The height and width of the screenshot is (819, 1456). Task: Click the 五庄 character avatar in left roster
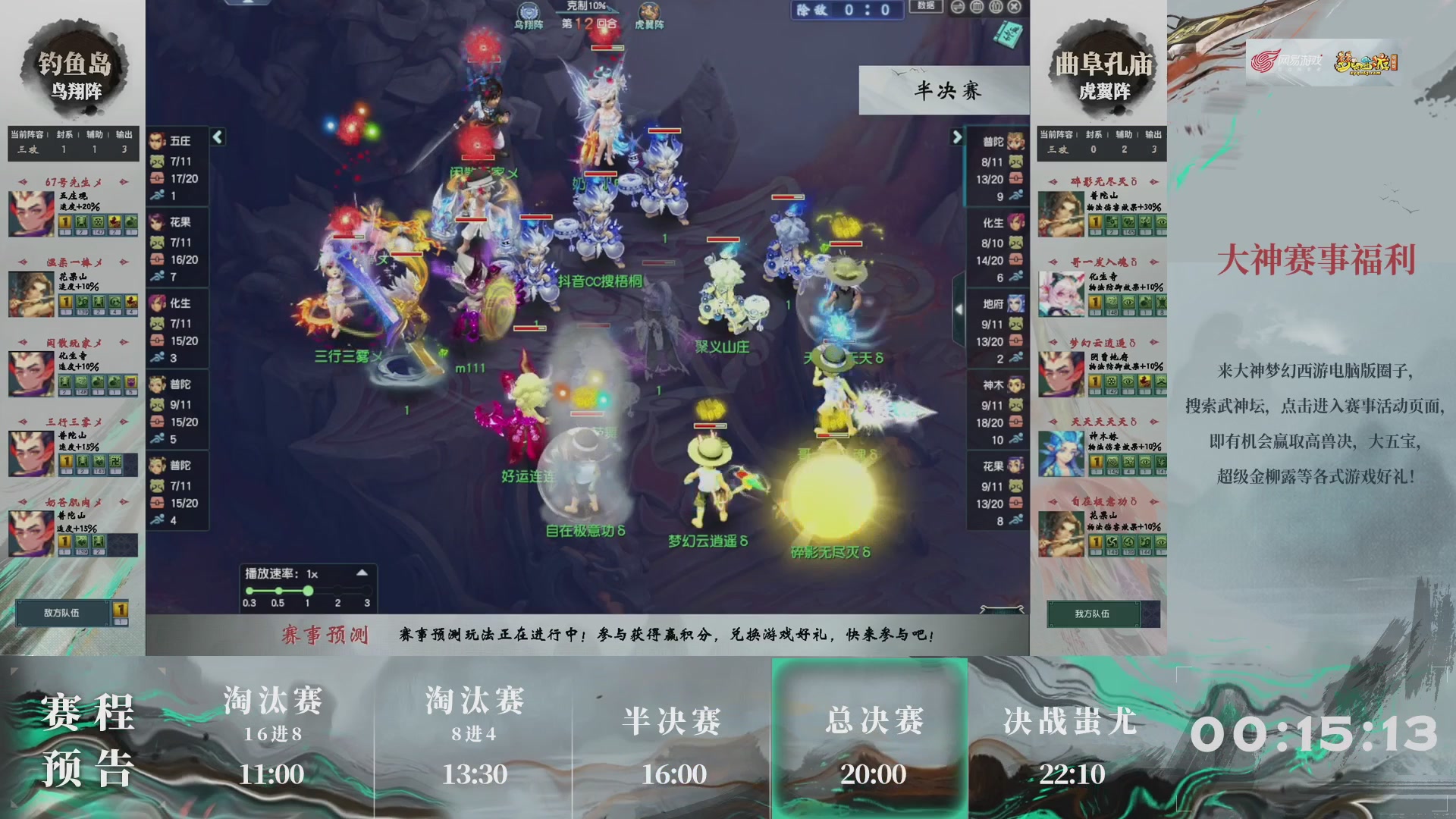click(x=157, y=141)
